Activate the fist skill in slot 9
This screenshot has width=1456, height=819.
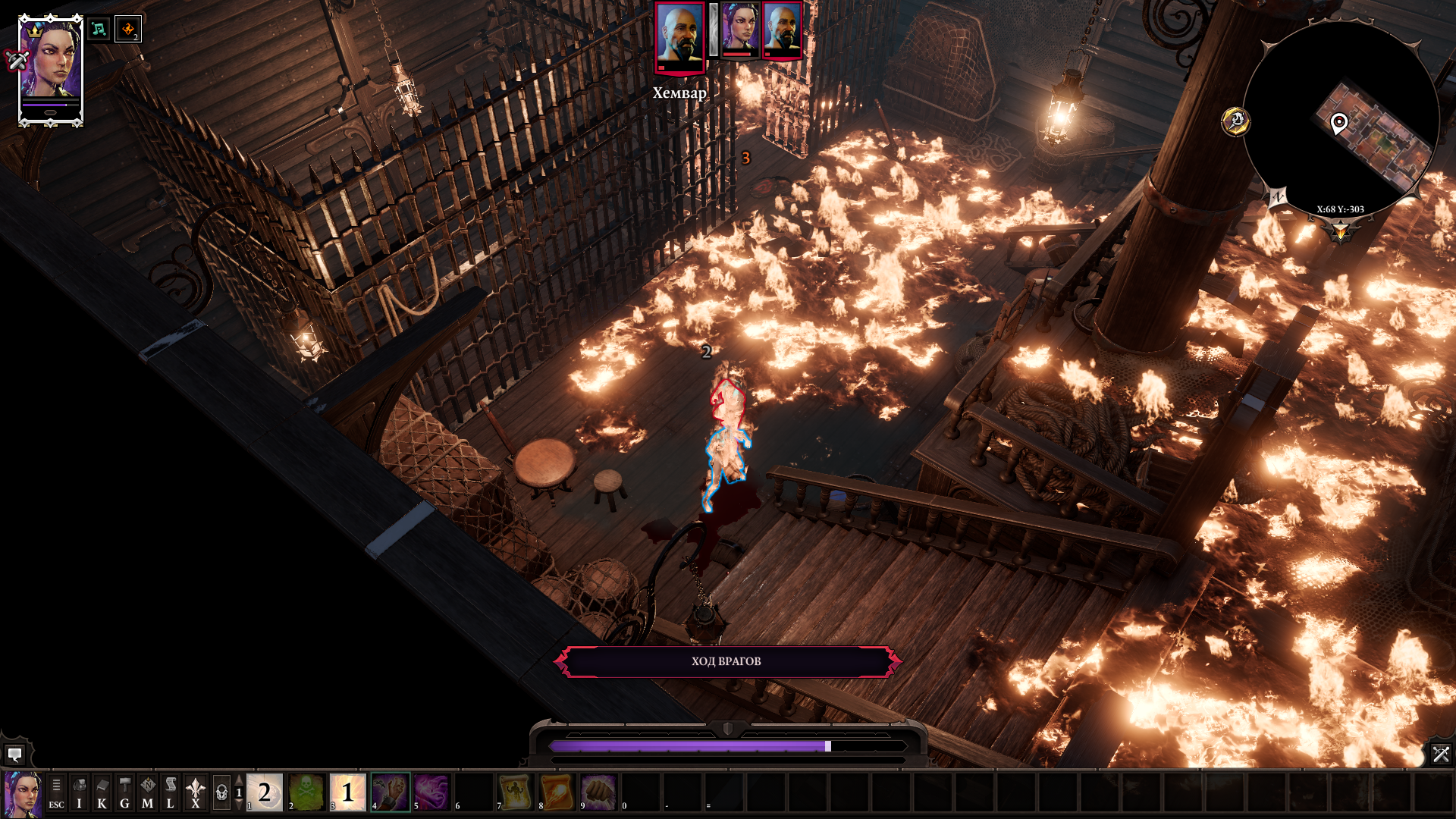coord(598,792)
